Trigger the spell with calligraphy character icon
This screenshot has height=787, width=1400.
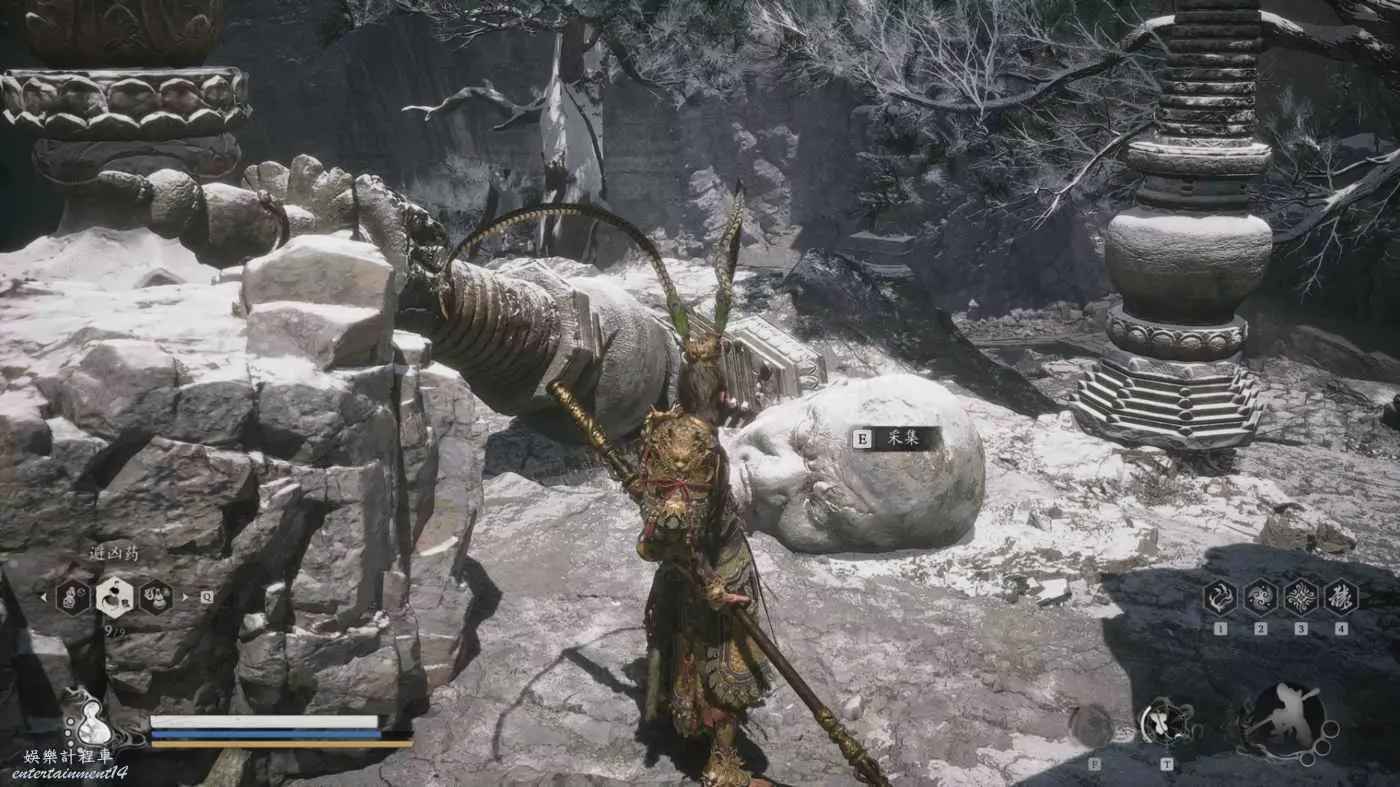click(x=1340, y=597)
